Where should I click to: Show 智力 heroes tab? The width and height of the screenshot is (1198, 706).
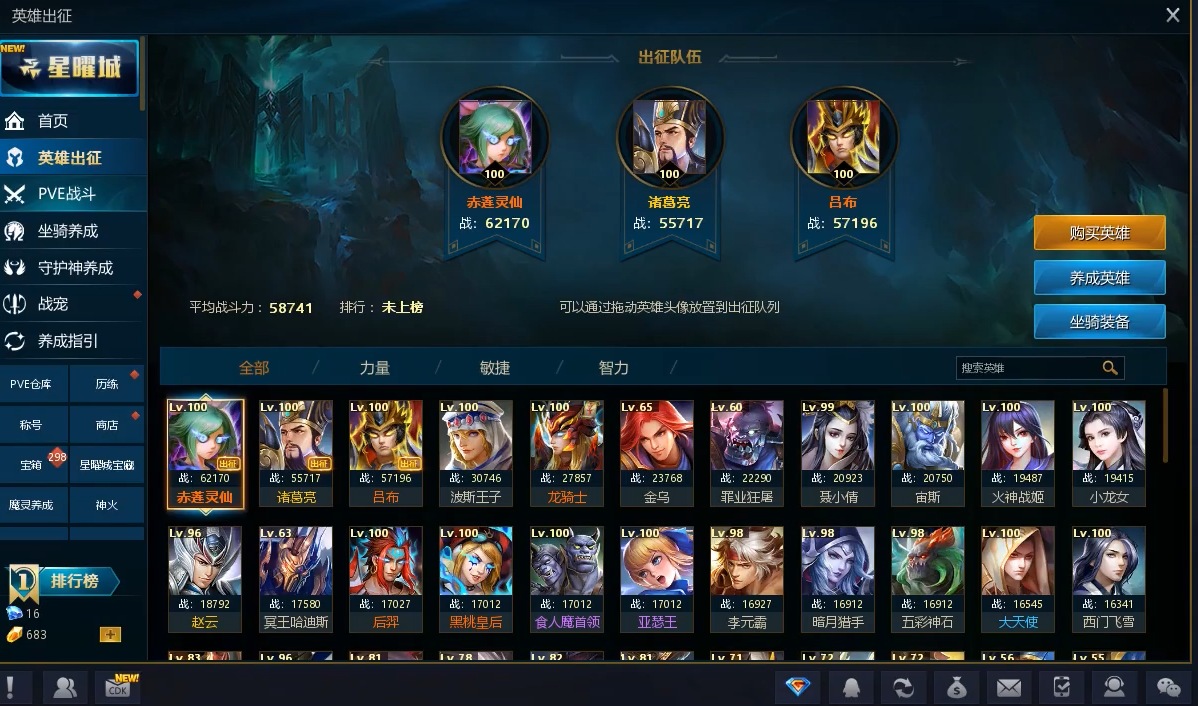[614, 368]
